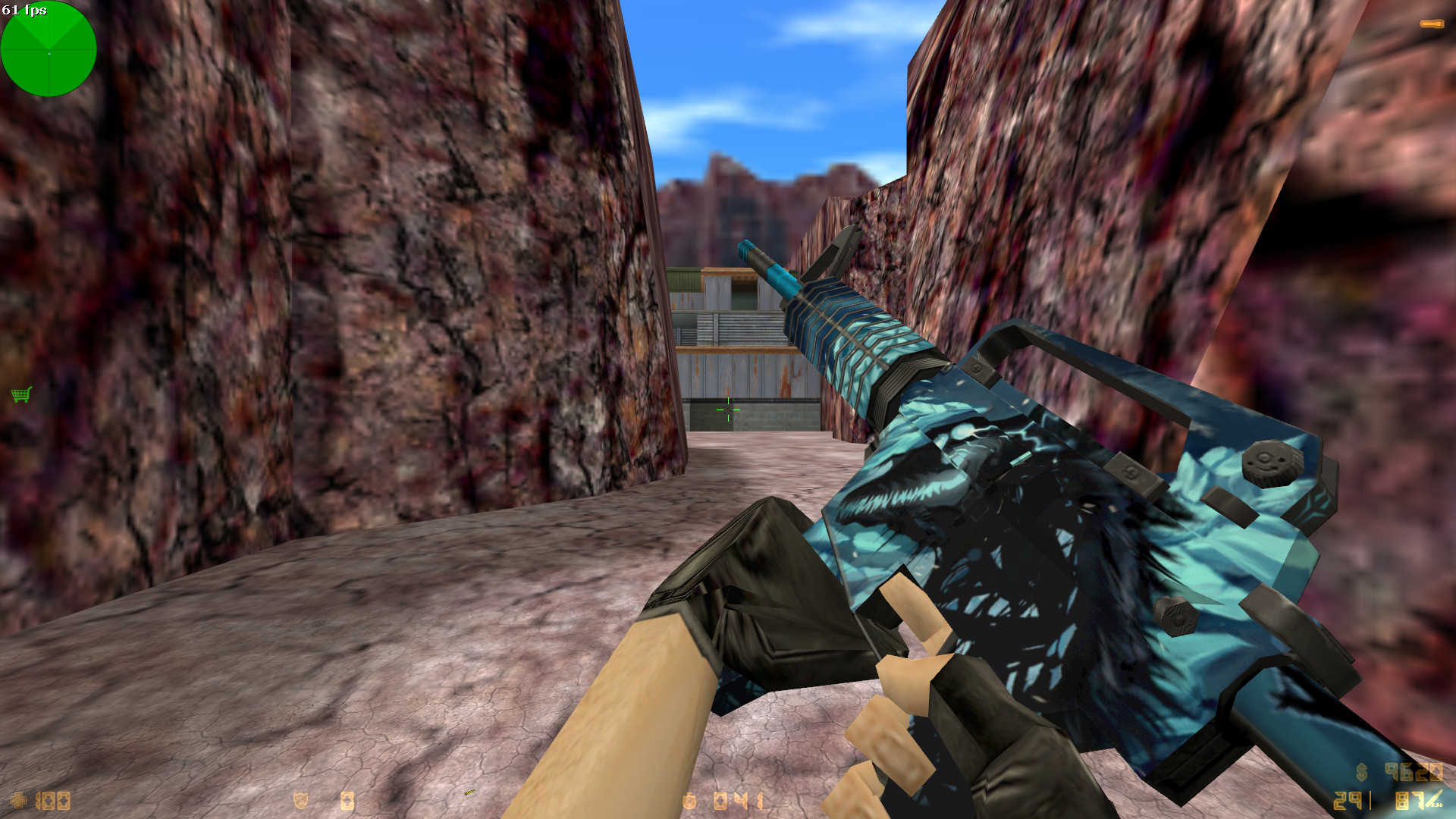Click the armor shield icon on the HUD

[300, 800]
